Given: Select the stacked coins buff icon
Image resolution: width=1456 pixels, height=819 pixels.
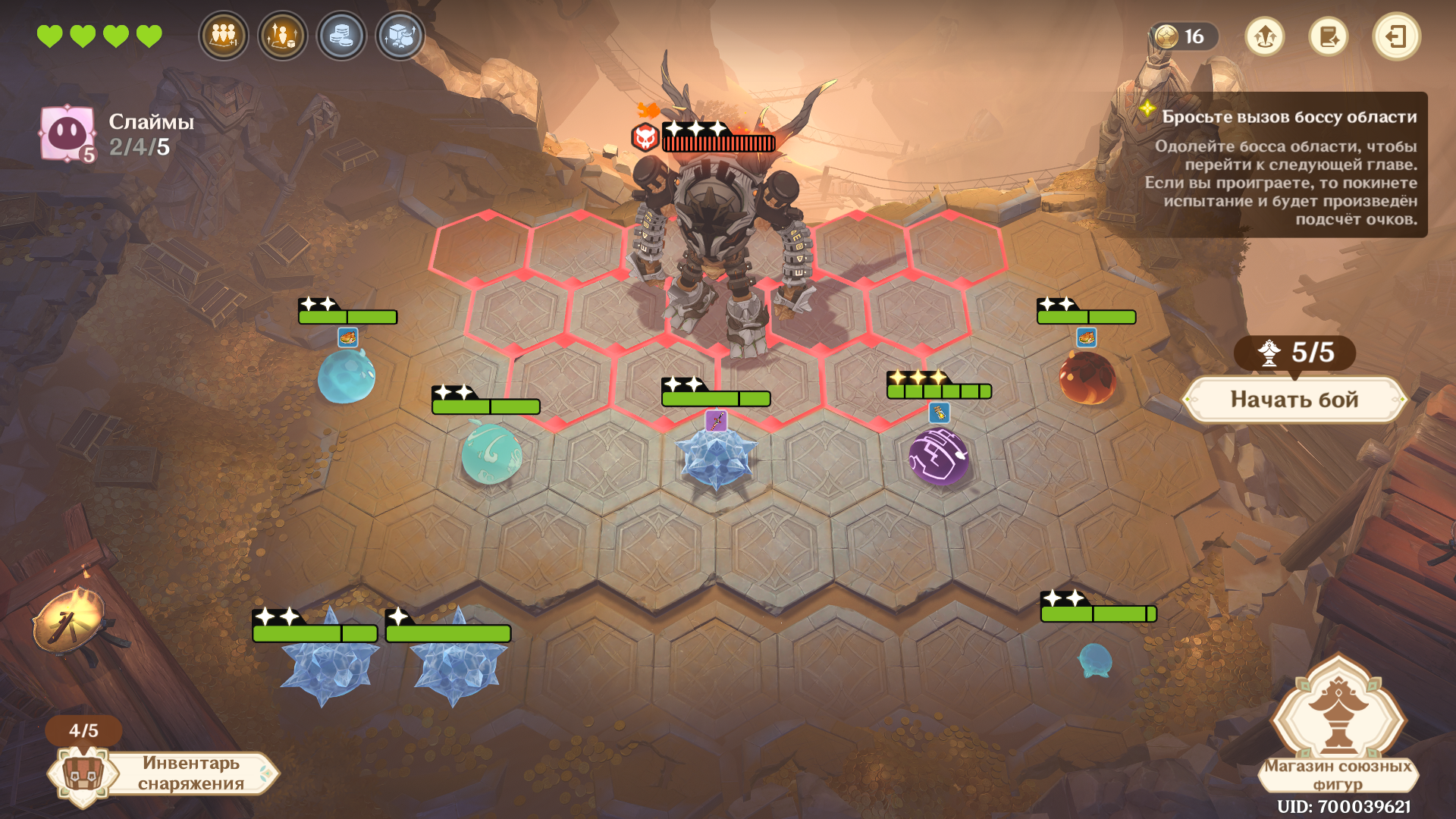Looking at the screenshot, I should pyautogui.click(x=341, y=36).
